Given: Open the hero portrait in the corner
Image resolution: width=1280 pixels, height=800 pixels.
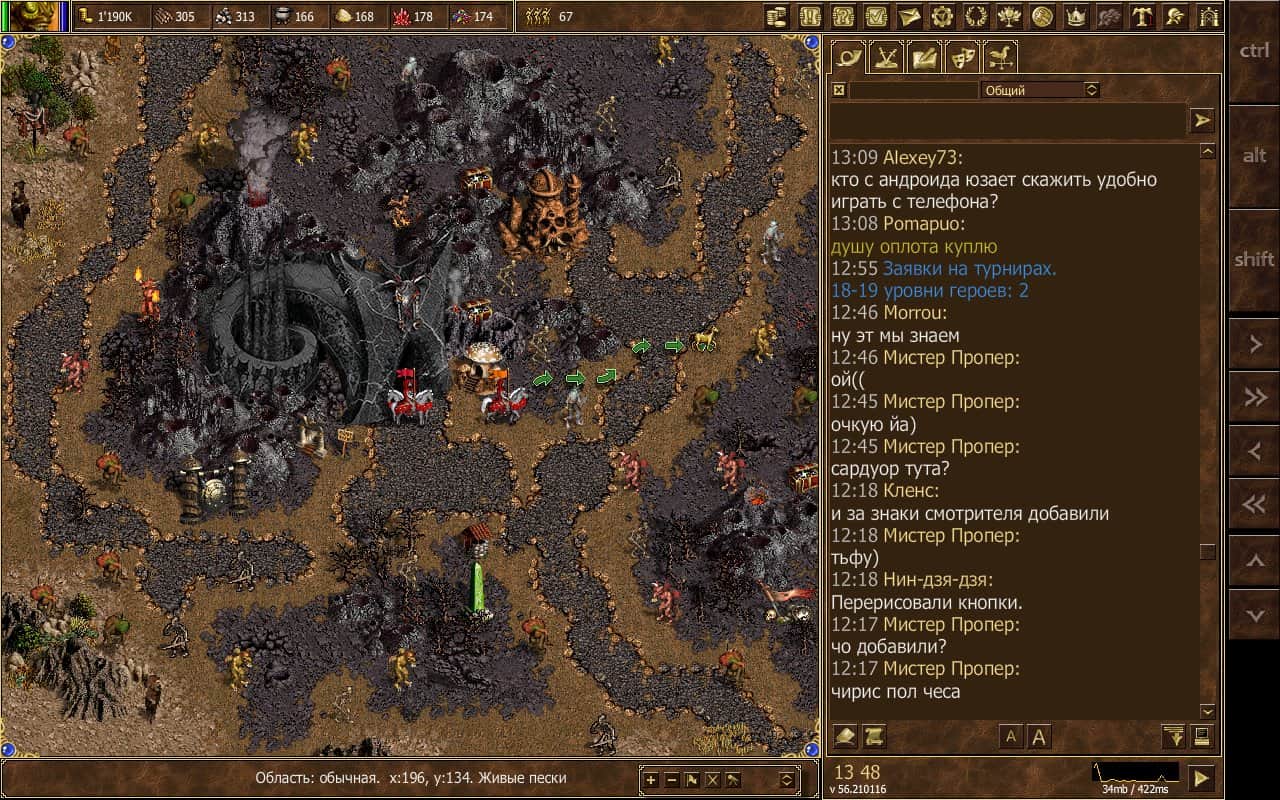Looking at the screenshot, I should pos(28,16).
